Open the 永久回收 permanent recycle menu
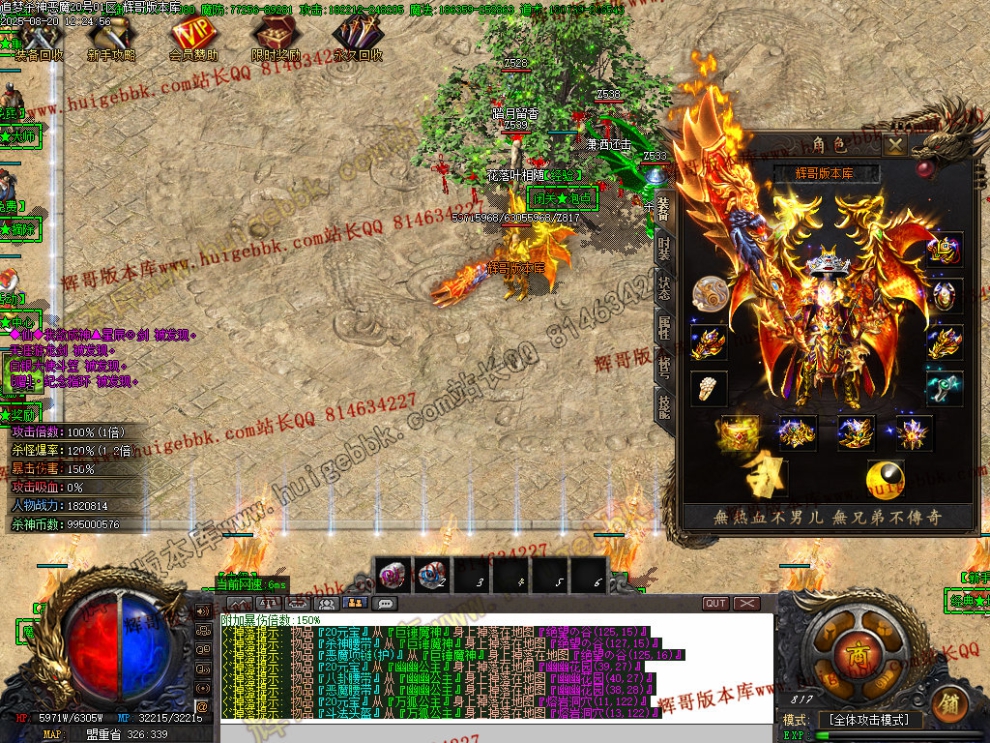Image resolution: width=990 pixels, height=743 pixels. (x=357, y=42)
